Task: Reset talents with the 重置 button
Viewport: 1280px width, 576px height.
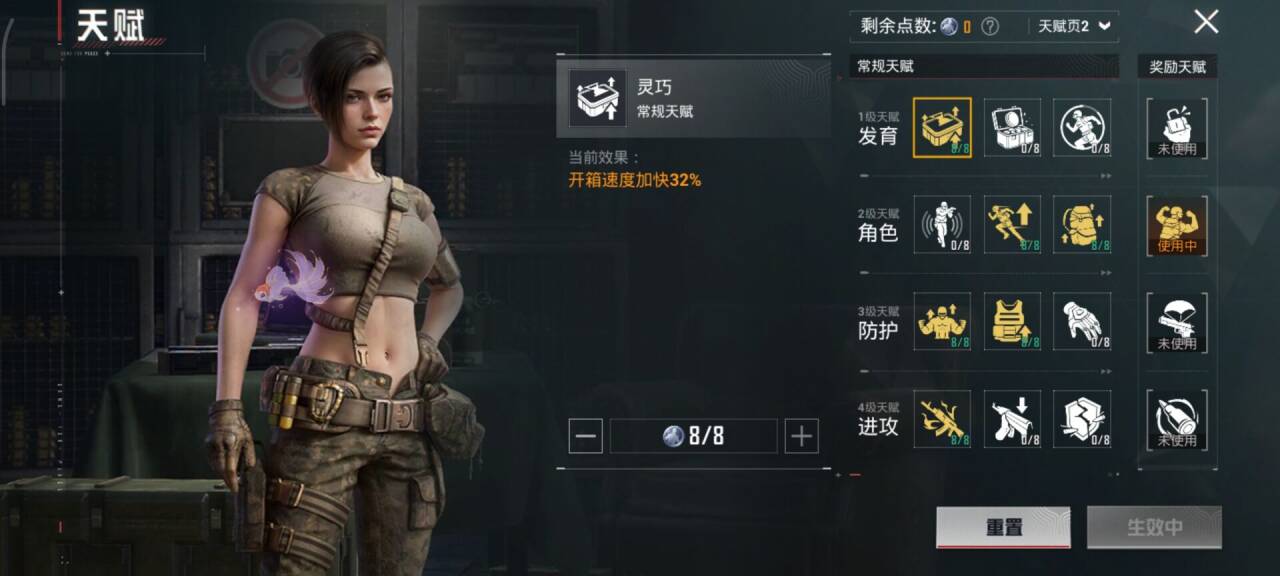Action: click(1003, 527)
